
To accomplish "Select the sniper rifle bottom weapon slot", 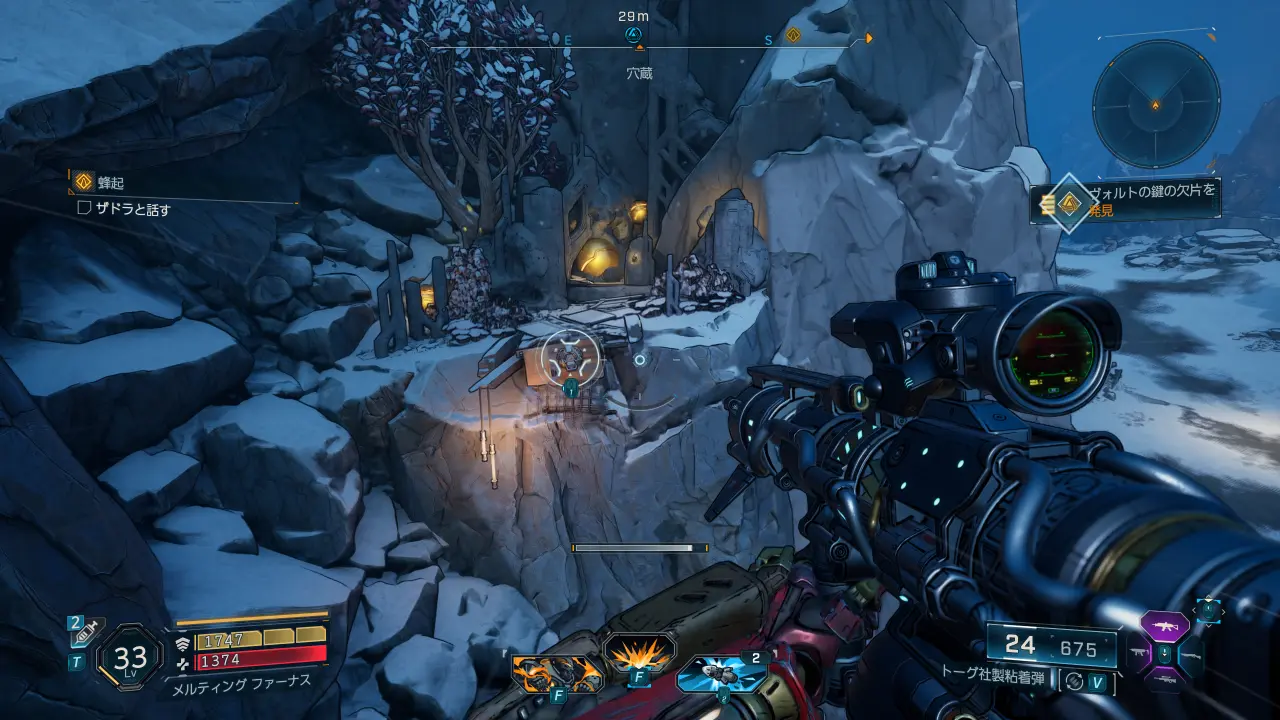I will [x=1164, y=680].
